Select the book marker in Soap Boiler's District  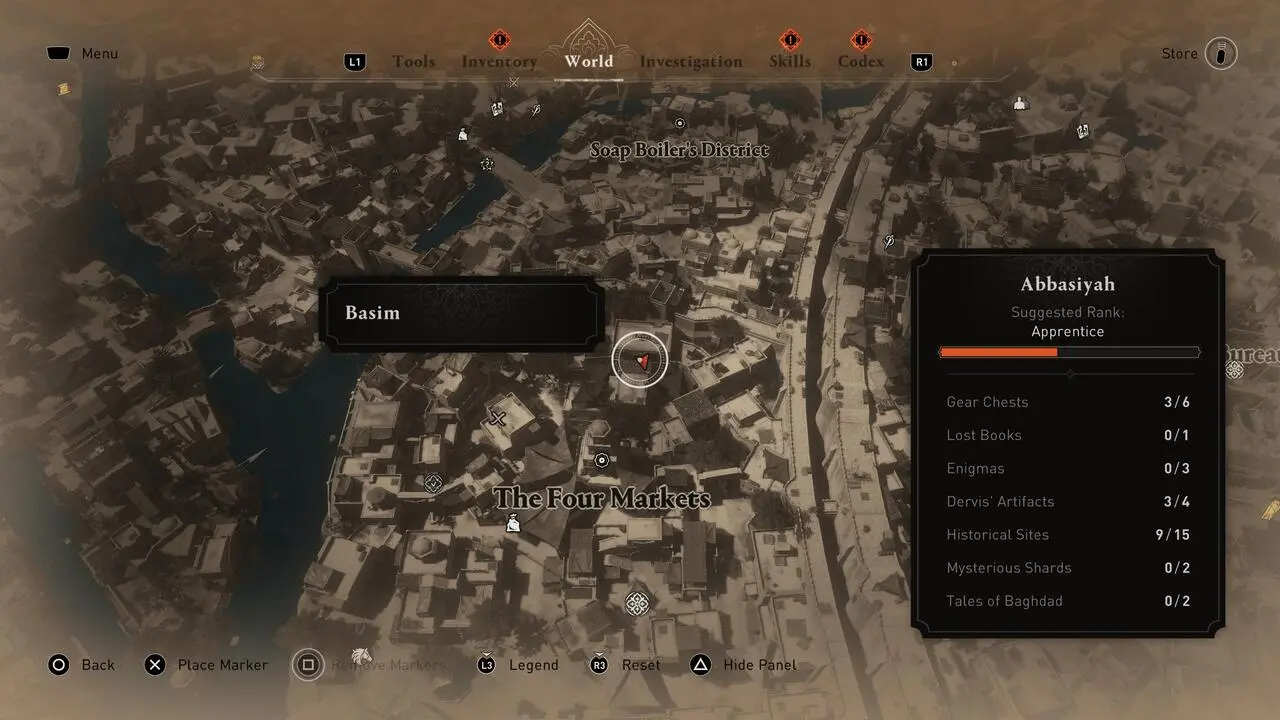(496, 107)
